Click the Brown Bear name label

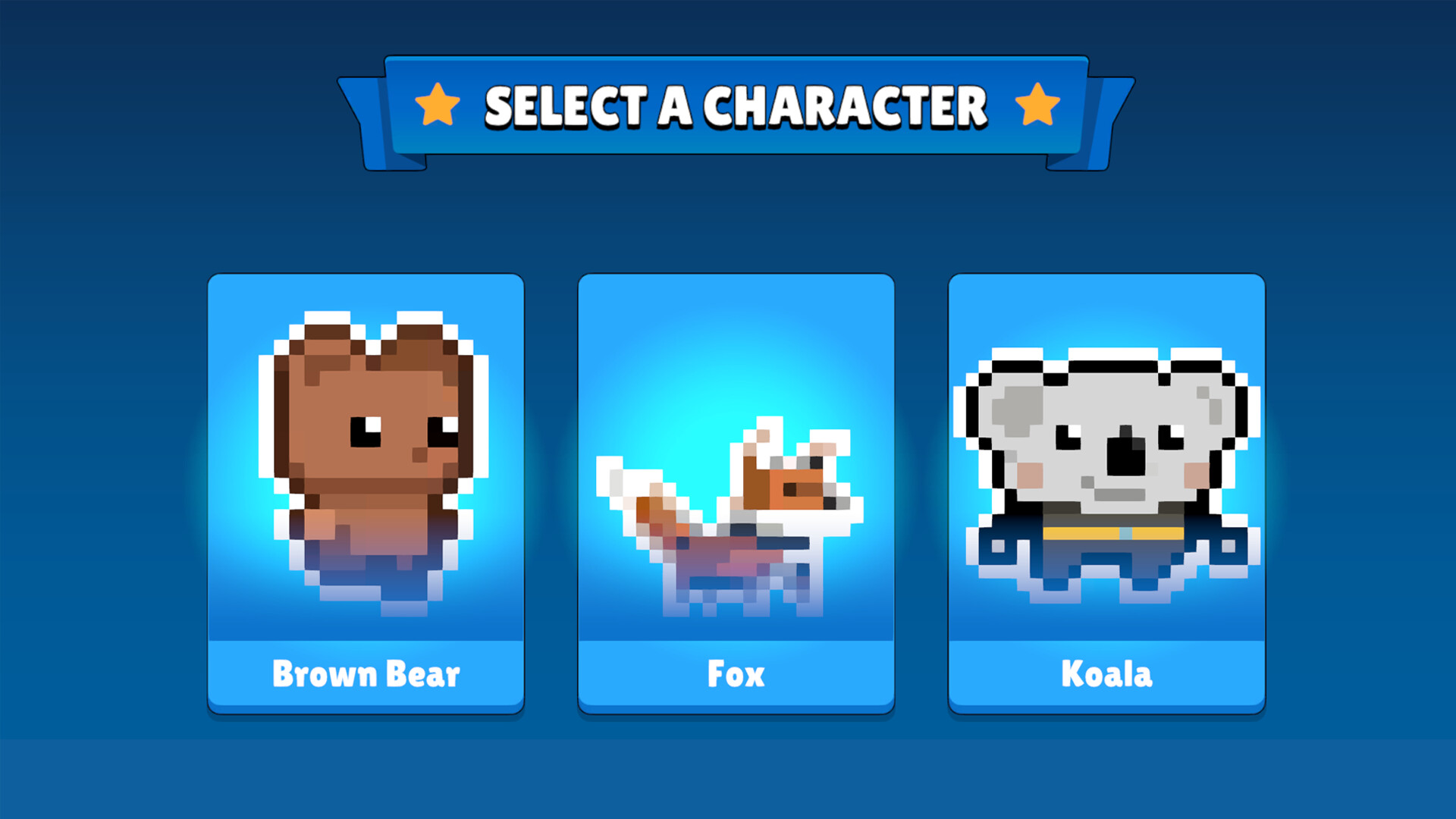366,673
